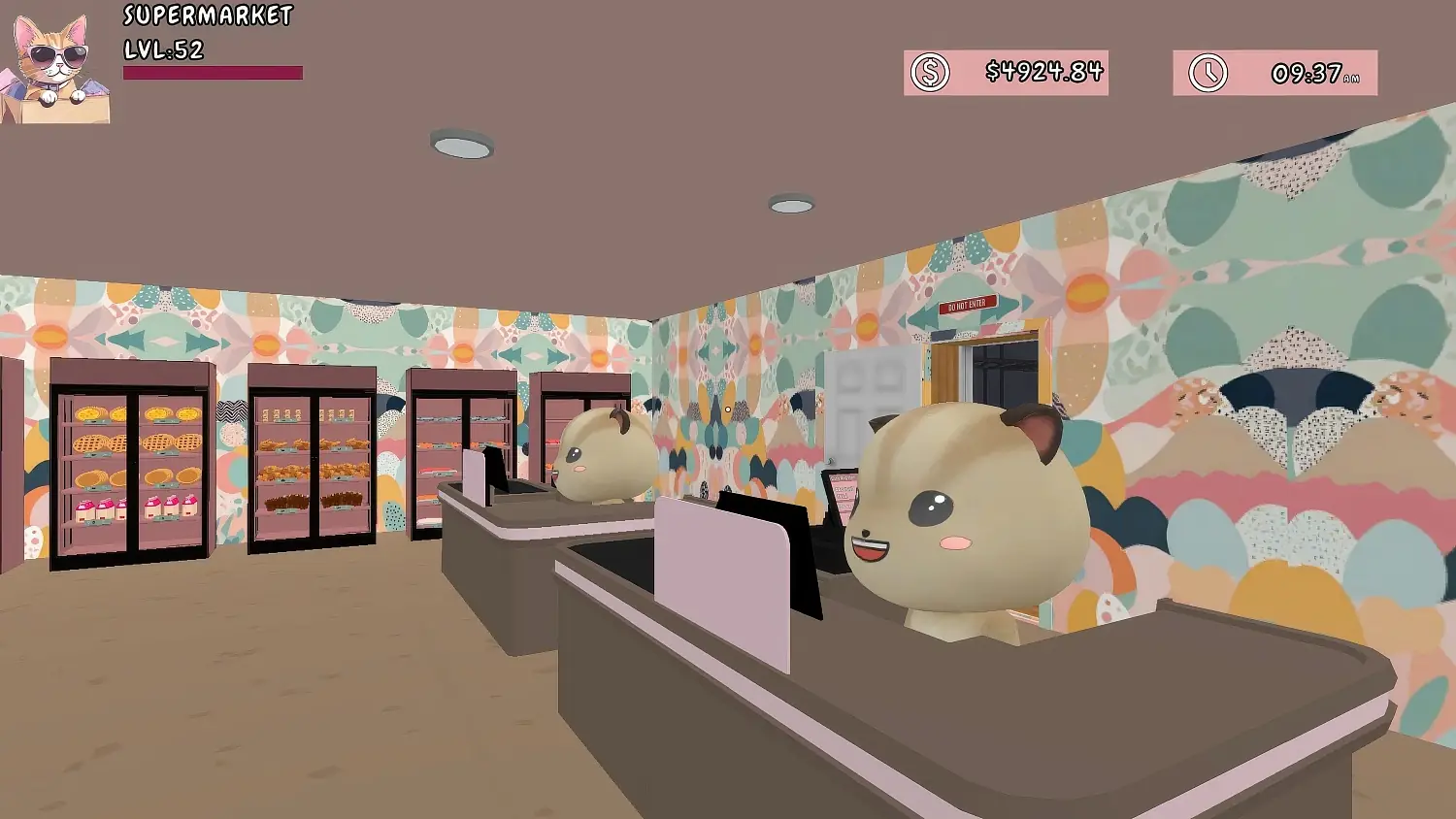The image size is (1456, 819).
Task: Click the clock icon next to the time
Action: point(1207,71)
